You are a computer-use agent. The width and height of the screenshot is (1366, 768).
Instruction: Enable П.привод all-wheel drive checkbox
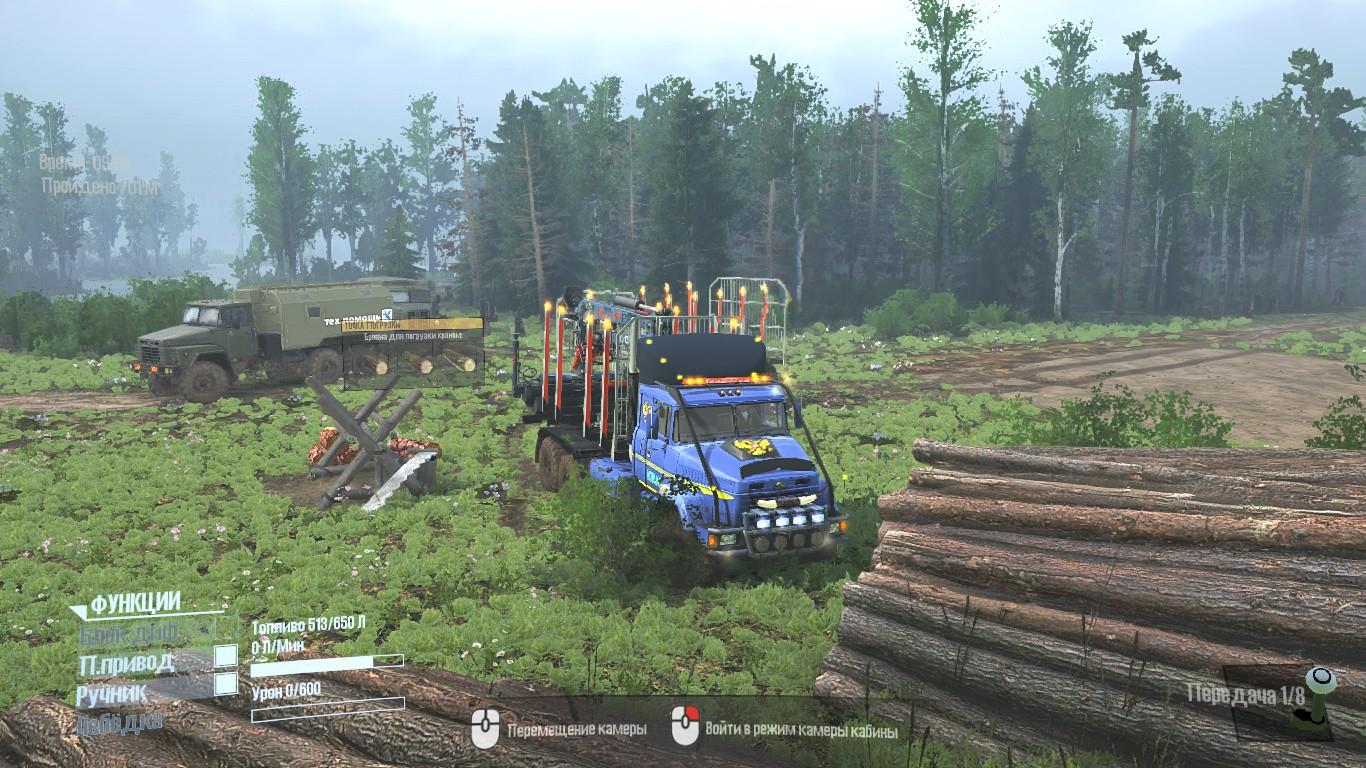click(x=226, y=656)
